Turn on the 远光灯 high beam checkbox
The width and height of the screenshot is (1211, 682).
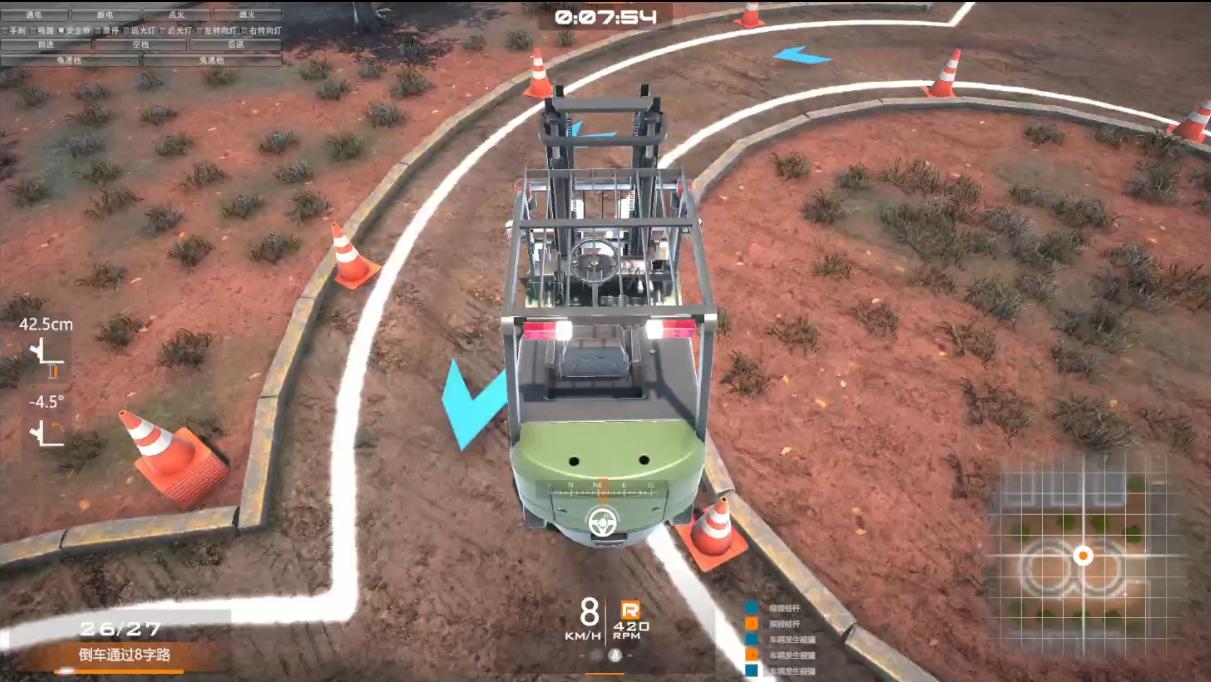(x=125, y=30)
